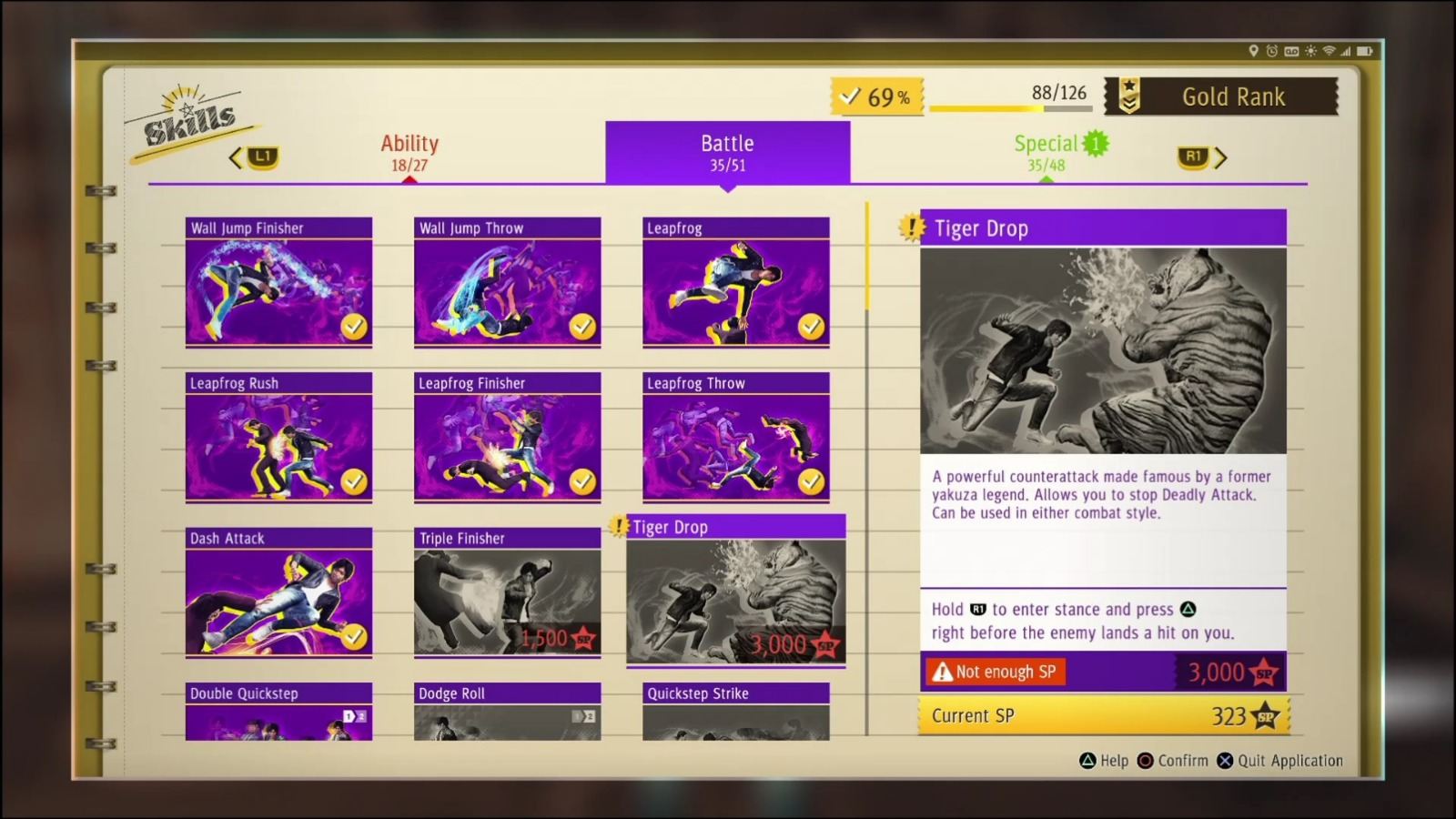Toggle the checkmark on Wall Jump Finisher
The image size is (1456, 819).
[x=356, y=326]
